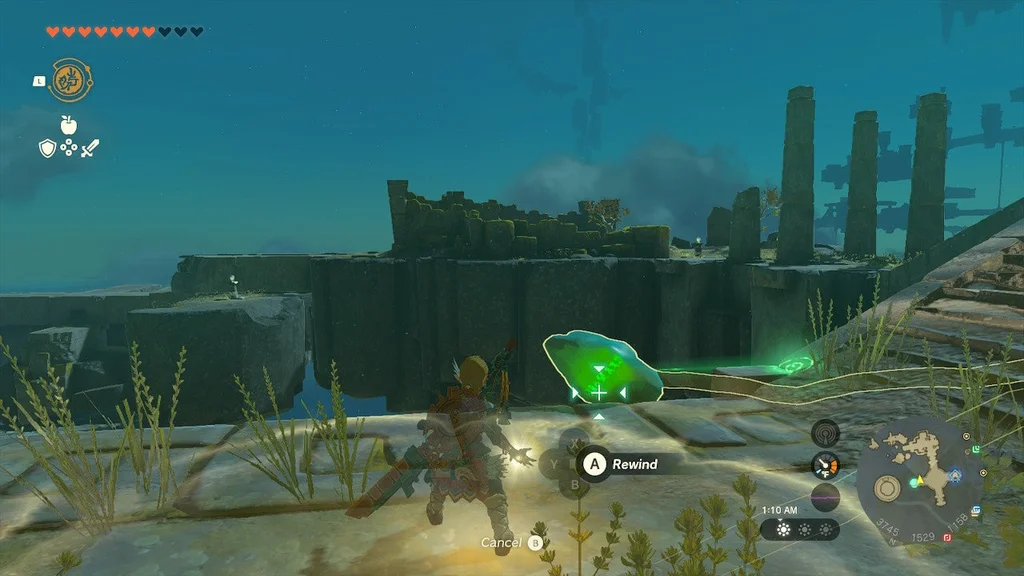Select the noise meter circle
This screenshot has width=1024, height=576.
825,497
